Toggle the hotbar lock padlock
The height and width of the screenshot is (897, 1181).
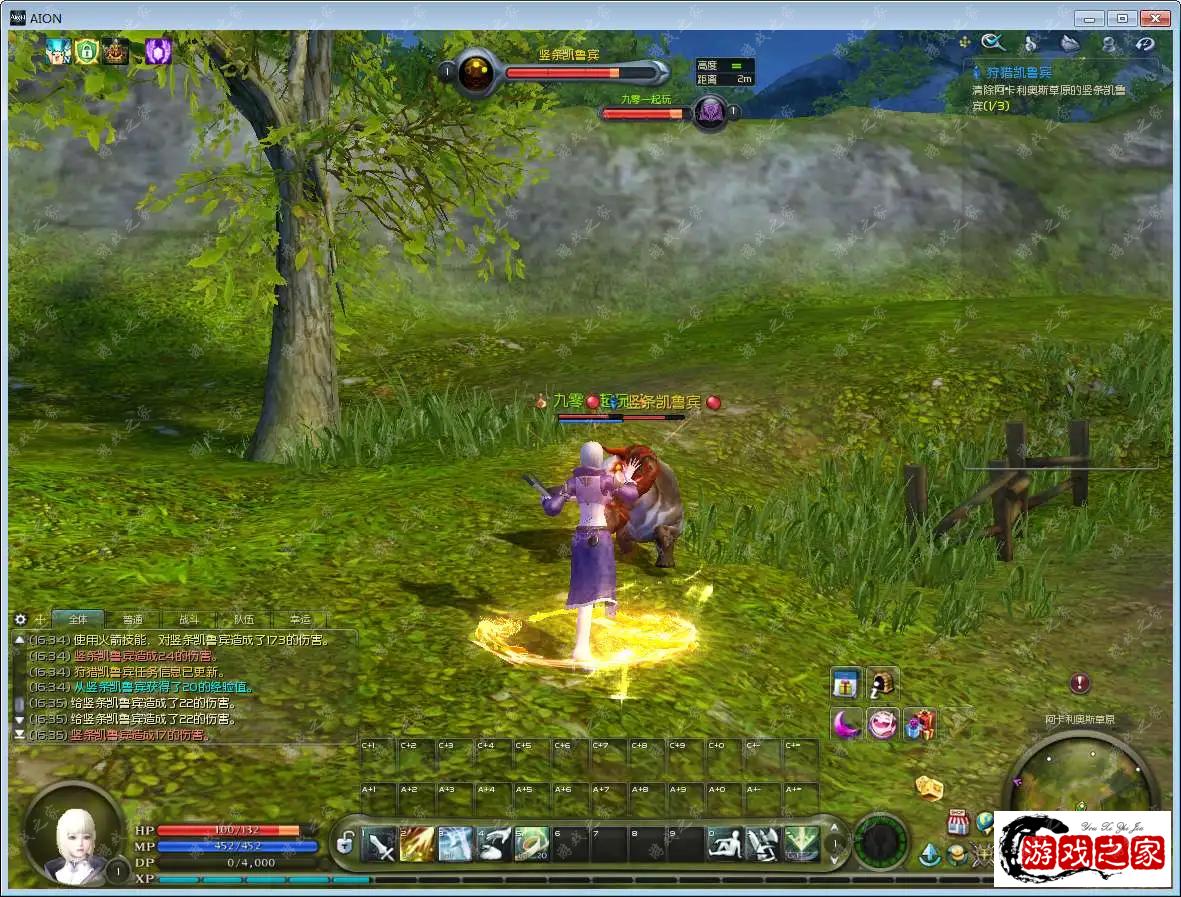tap(345, 845)
